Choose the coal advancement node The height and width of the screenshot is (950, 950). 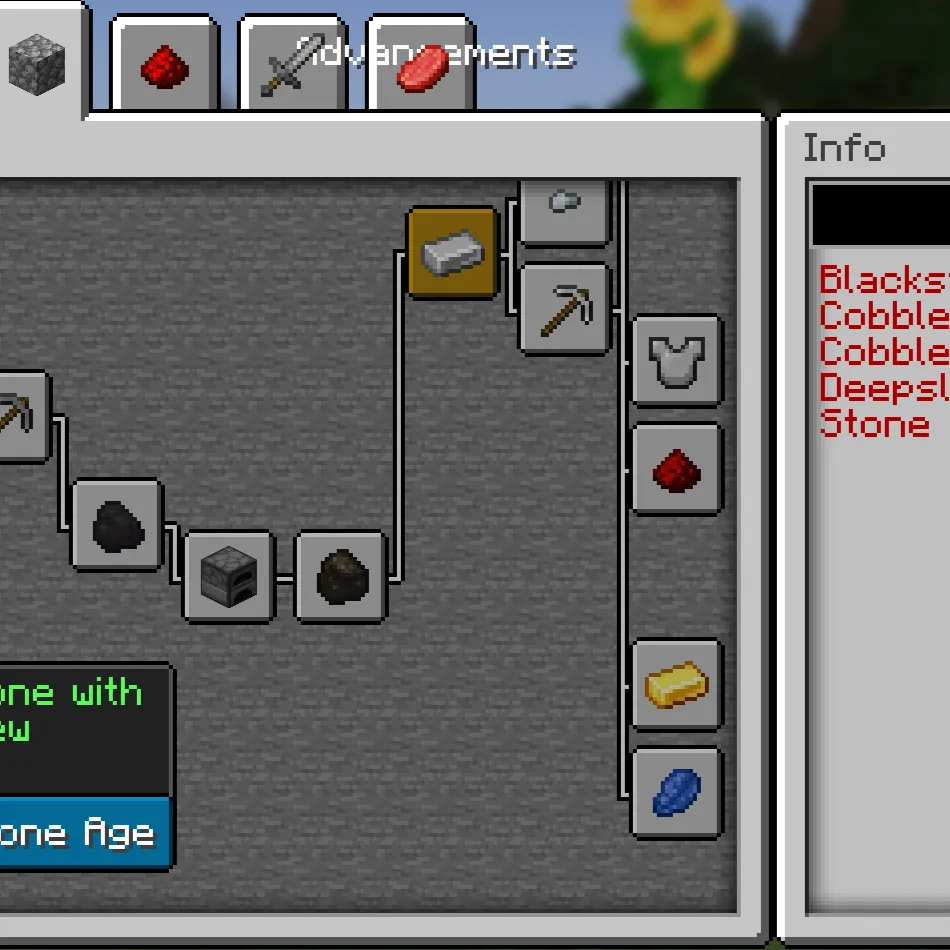[117, 525]
